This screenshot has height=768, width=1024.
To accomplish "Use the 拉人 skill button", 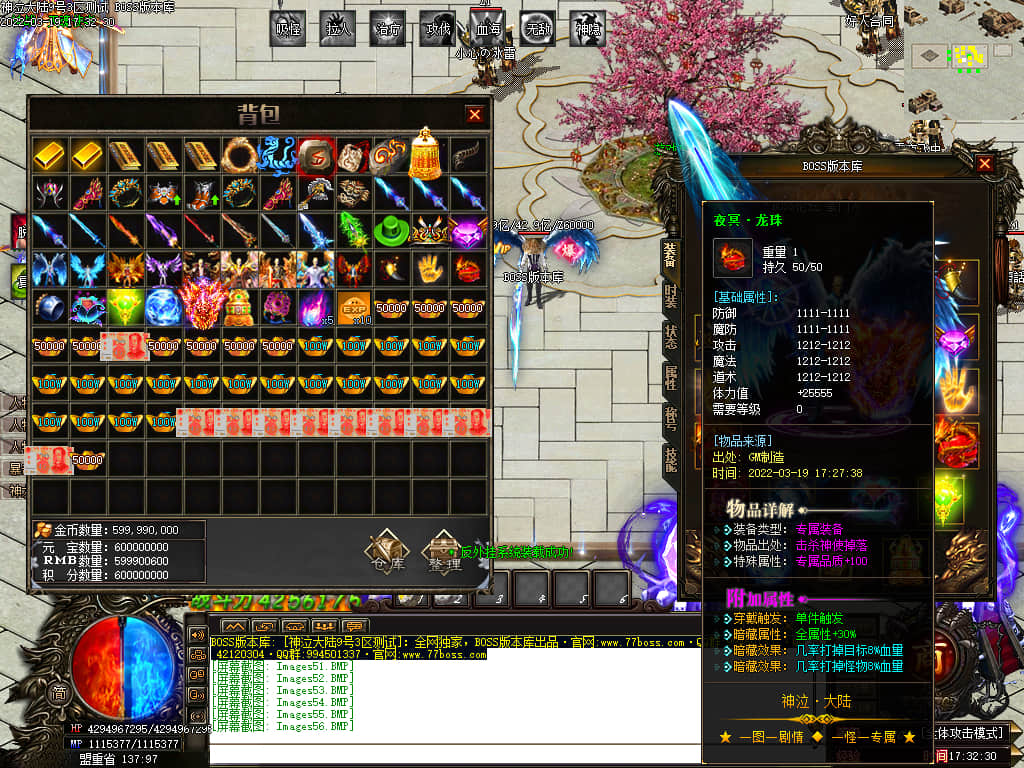I will coord(338,29).
